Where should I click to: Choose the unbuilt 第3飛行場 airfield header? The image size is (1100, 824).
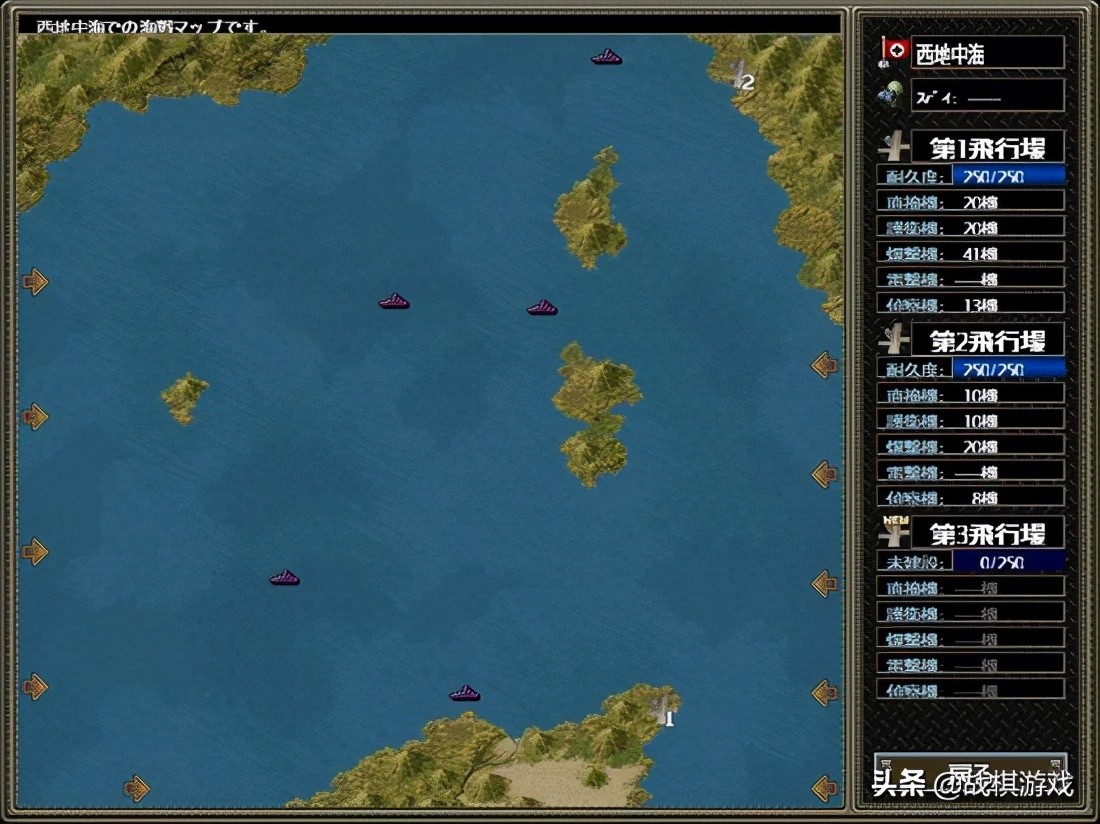pos(987,532)
